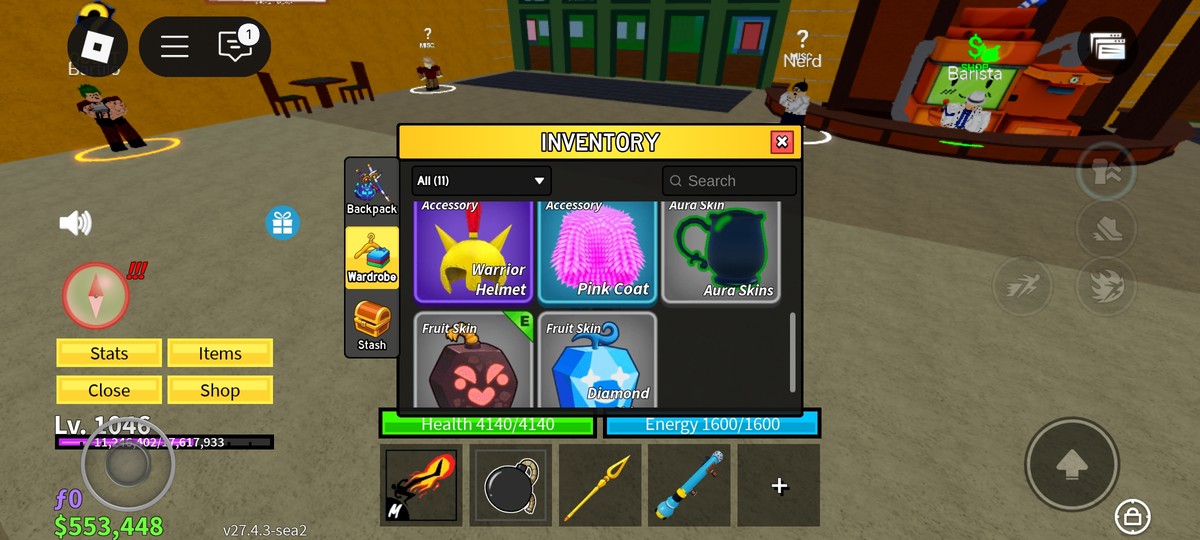
Task: Toggle the sound speaker icon
Action: point(75,223)
